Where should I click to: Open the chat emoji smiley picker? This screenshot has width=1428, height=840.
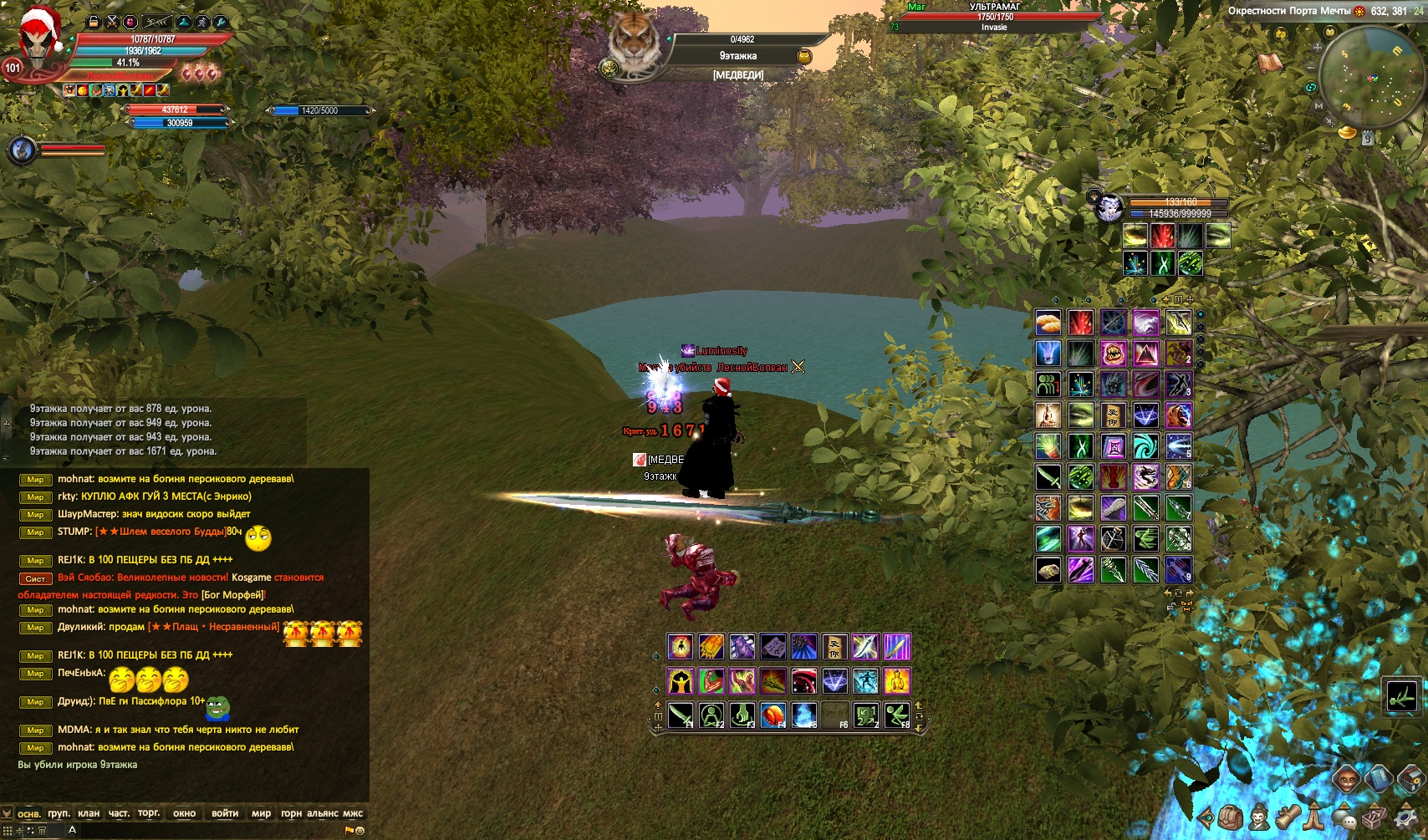360,831
